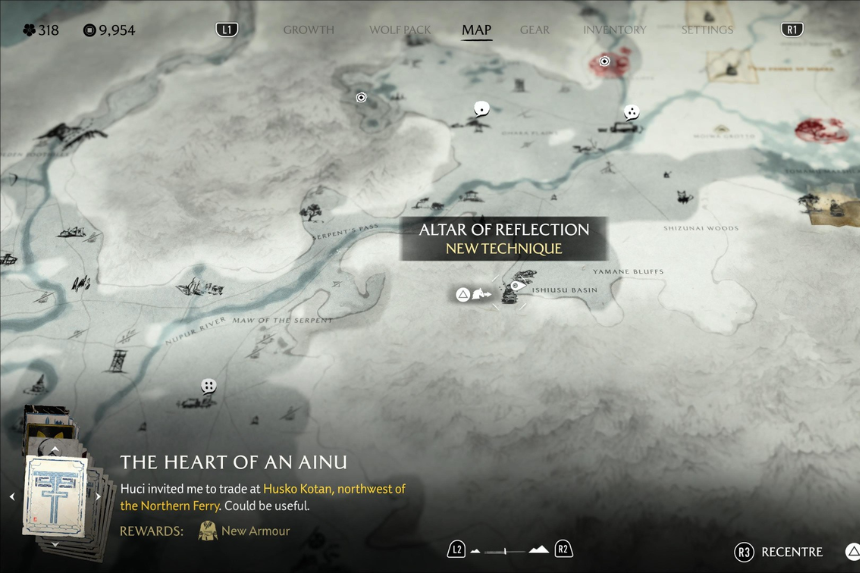This screenshot has width=860, height=573.
Task: Select the Altar of Reflection map marker
Action: (516, 286)
